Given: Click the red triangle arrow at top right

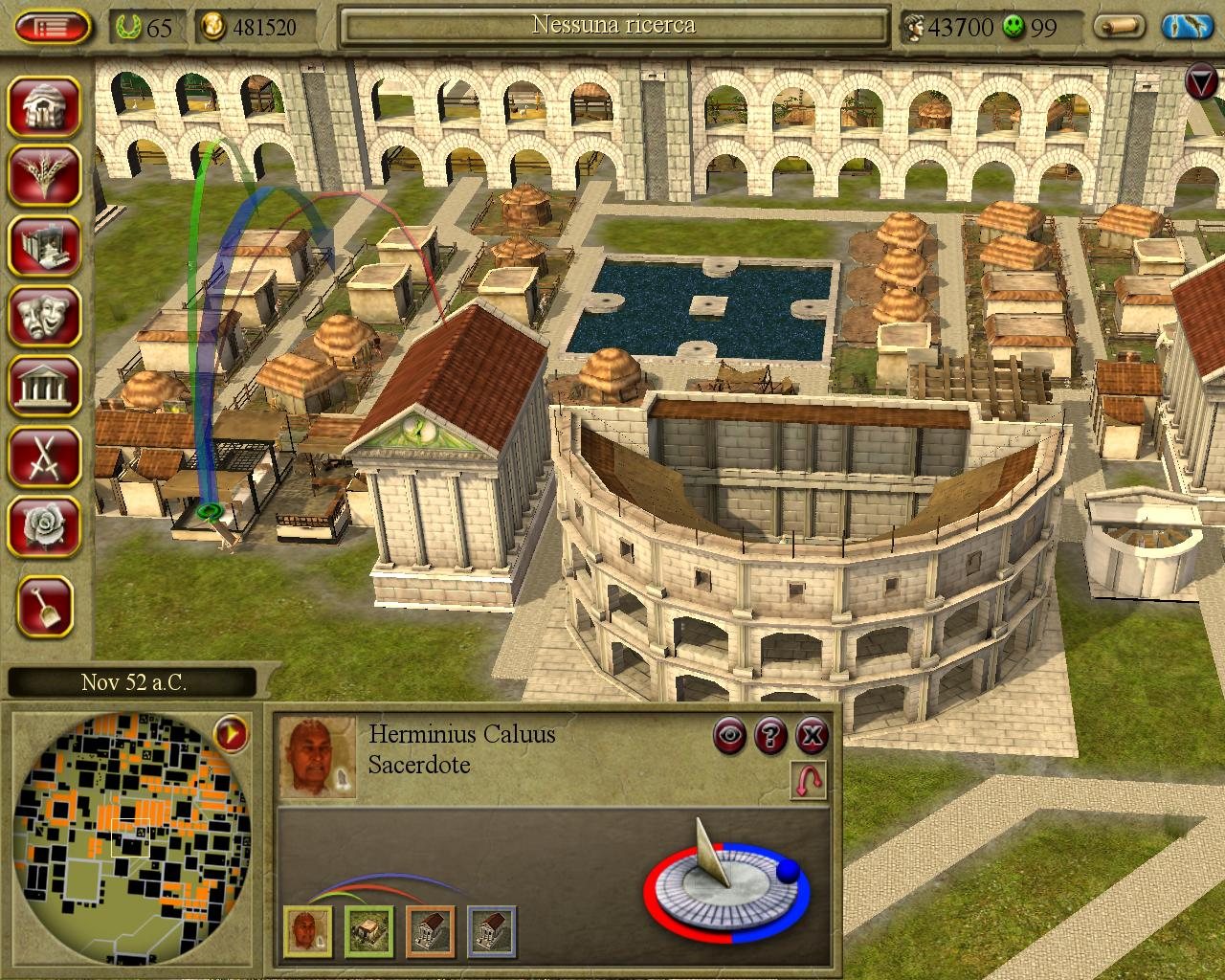Looking at the screenshot, I should point(1203,81).
